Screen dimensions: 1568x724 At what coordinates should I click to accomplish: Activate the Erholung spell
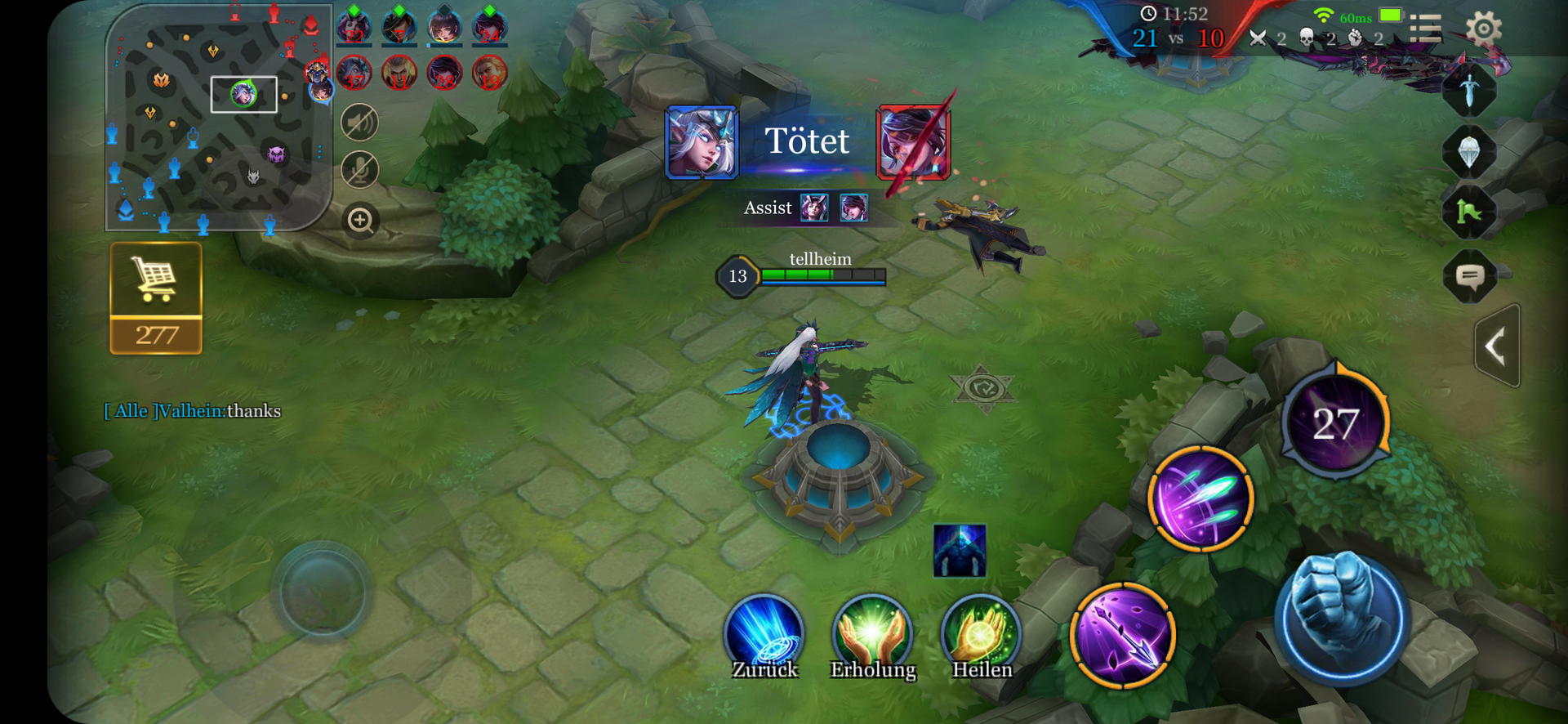pos(872,635)
